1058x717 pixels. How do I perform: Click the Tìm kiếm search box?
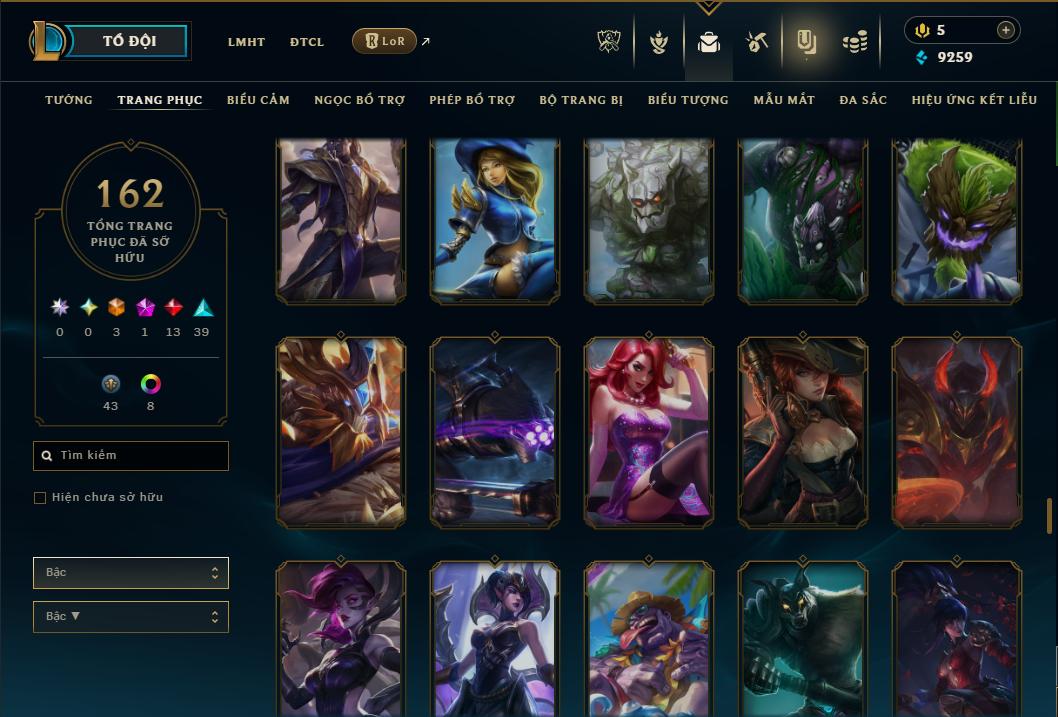pos(131,456)
